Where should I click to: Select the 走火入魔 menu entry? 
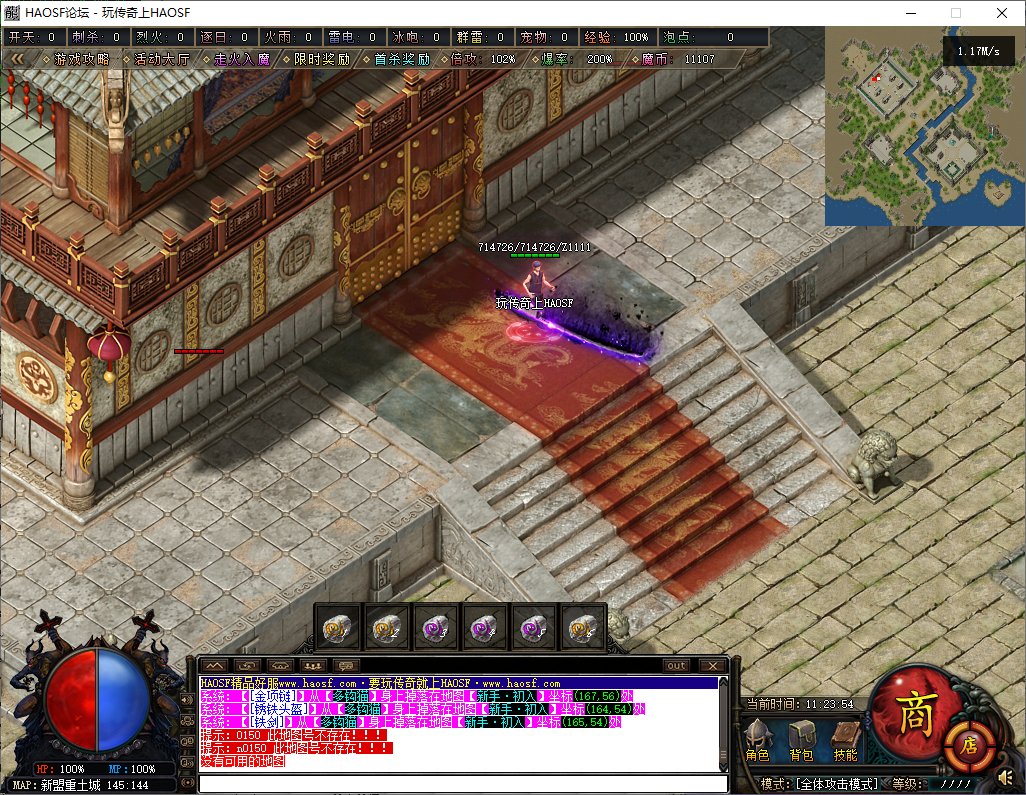click(x=242, y=59)
